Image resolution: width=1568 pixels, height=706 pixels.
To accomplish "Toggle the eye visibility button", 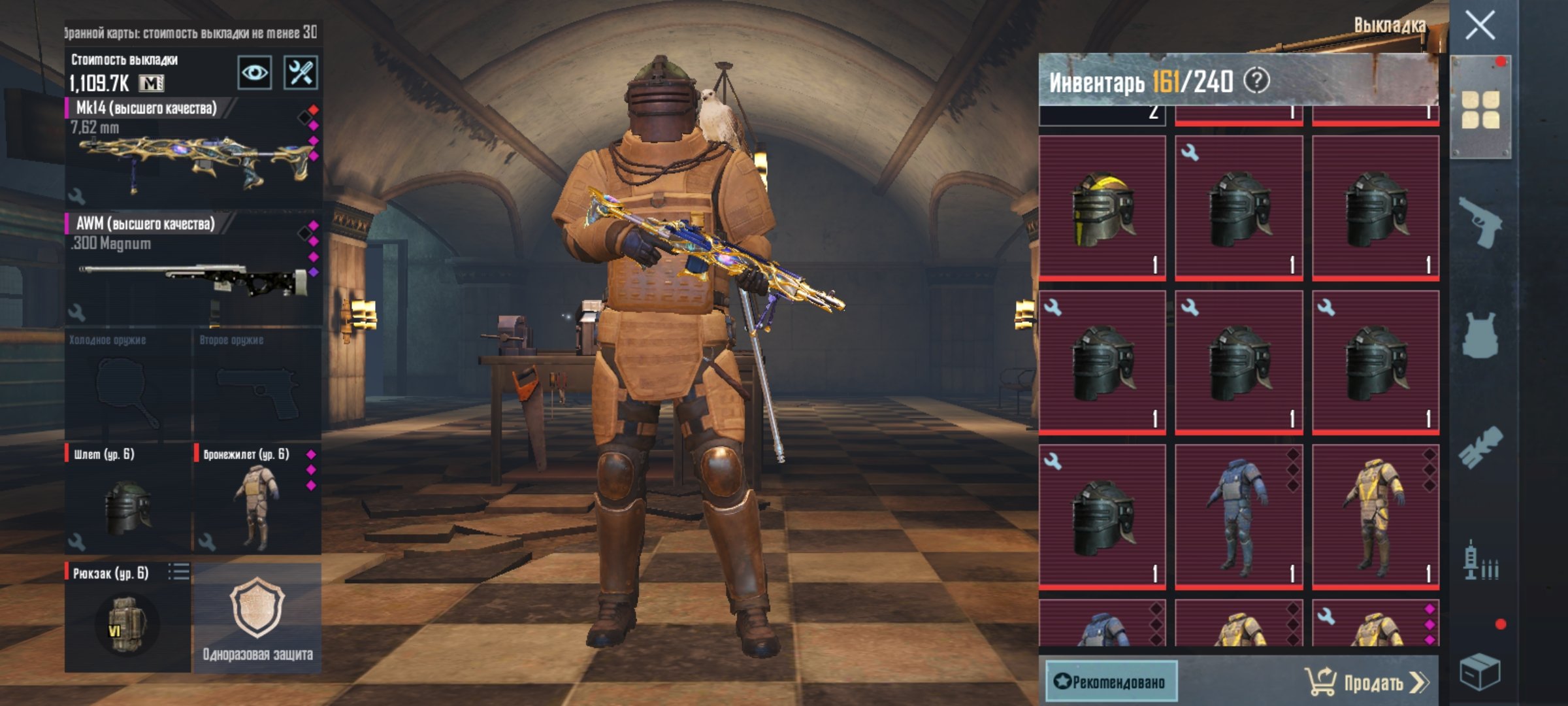I will [x=254, y=72].
